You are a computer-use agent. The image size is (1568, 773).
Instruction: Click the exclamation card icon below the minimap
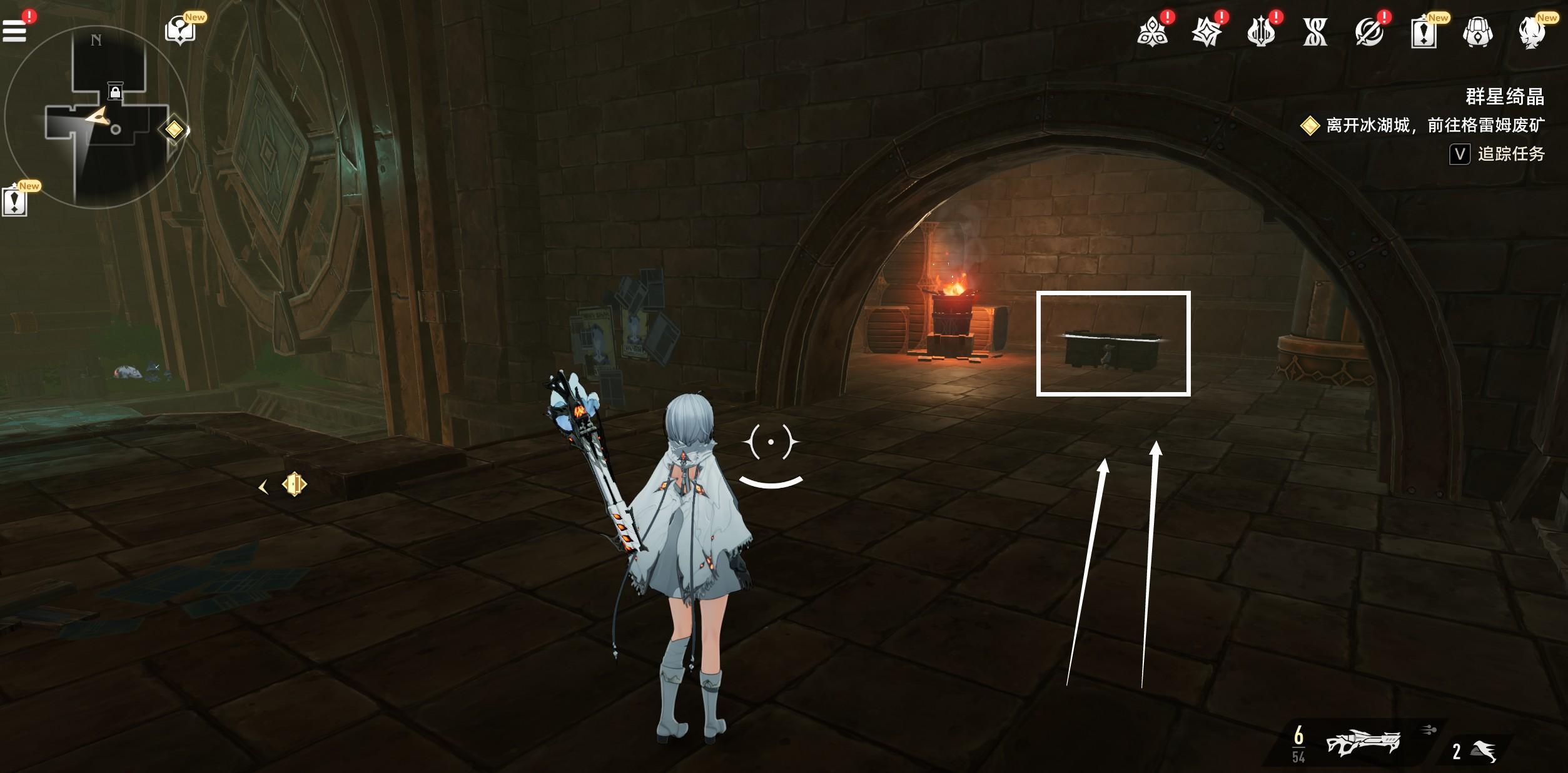[x=14, y=201]
